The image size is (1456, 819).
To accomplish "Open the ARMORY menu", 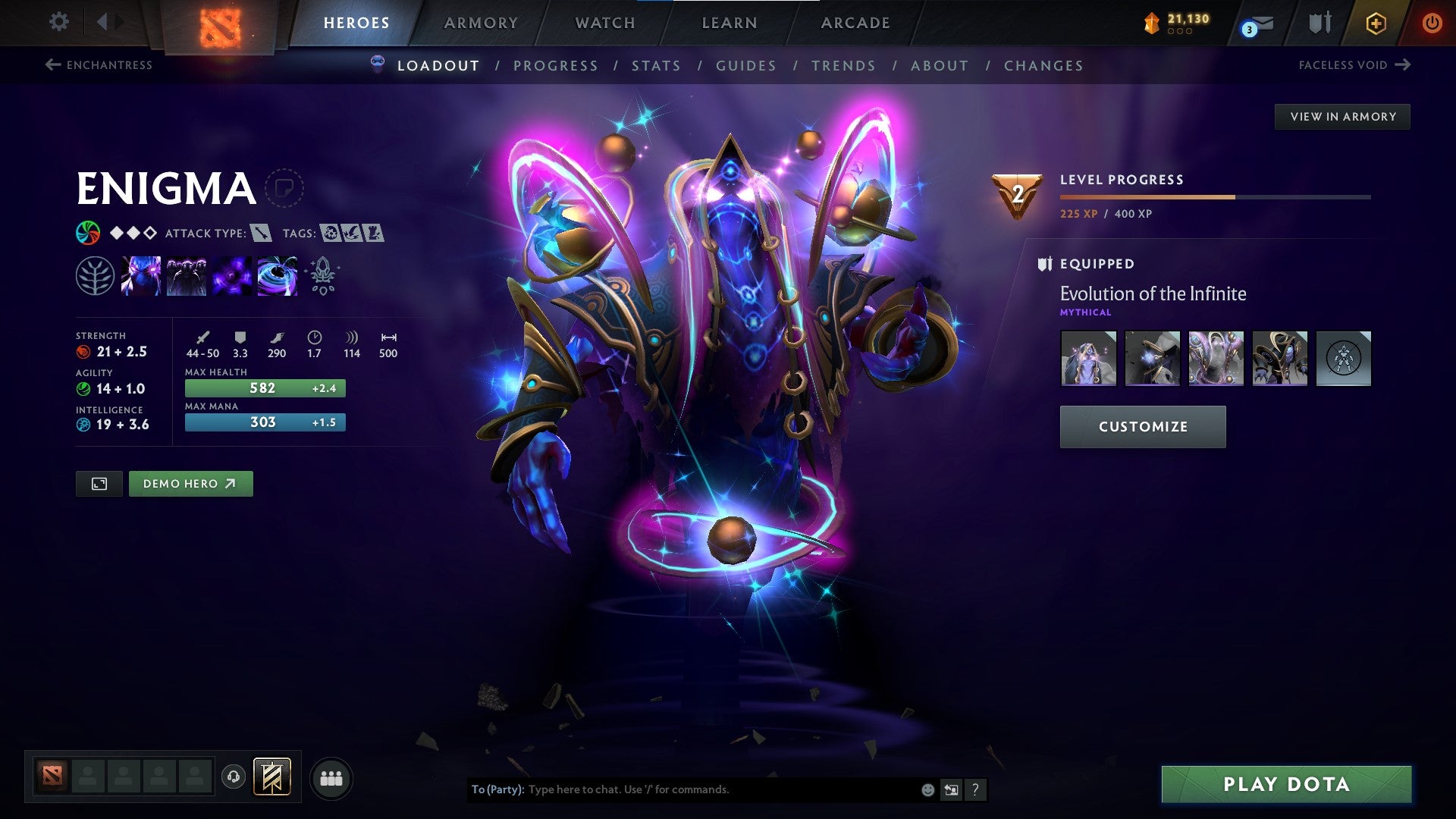I will coord(482,23).
